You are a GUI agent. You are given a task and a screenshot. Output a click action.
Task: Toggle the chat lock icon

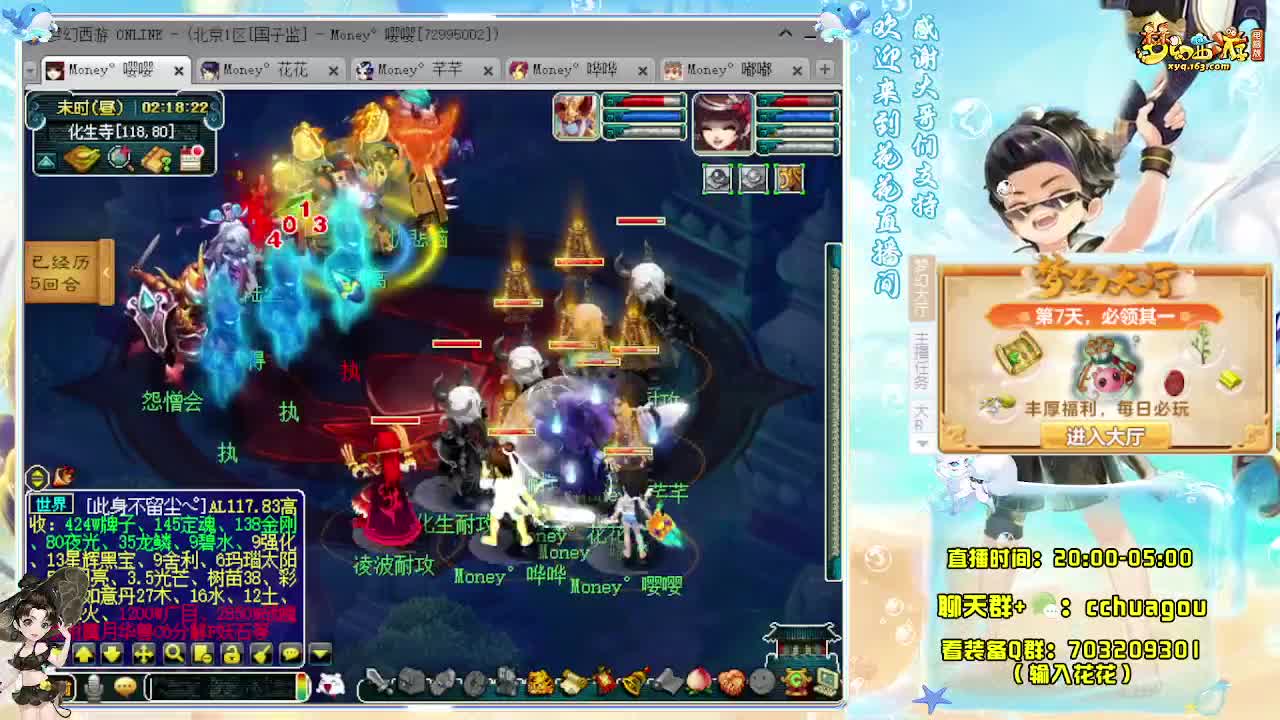[233, 654]
